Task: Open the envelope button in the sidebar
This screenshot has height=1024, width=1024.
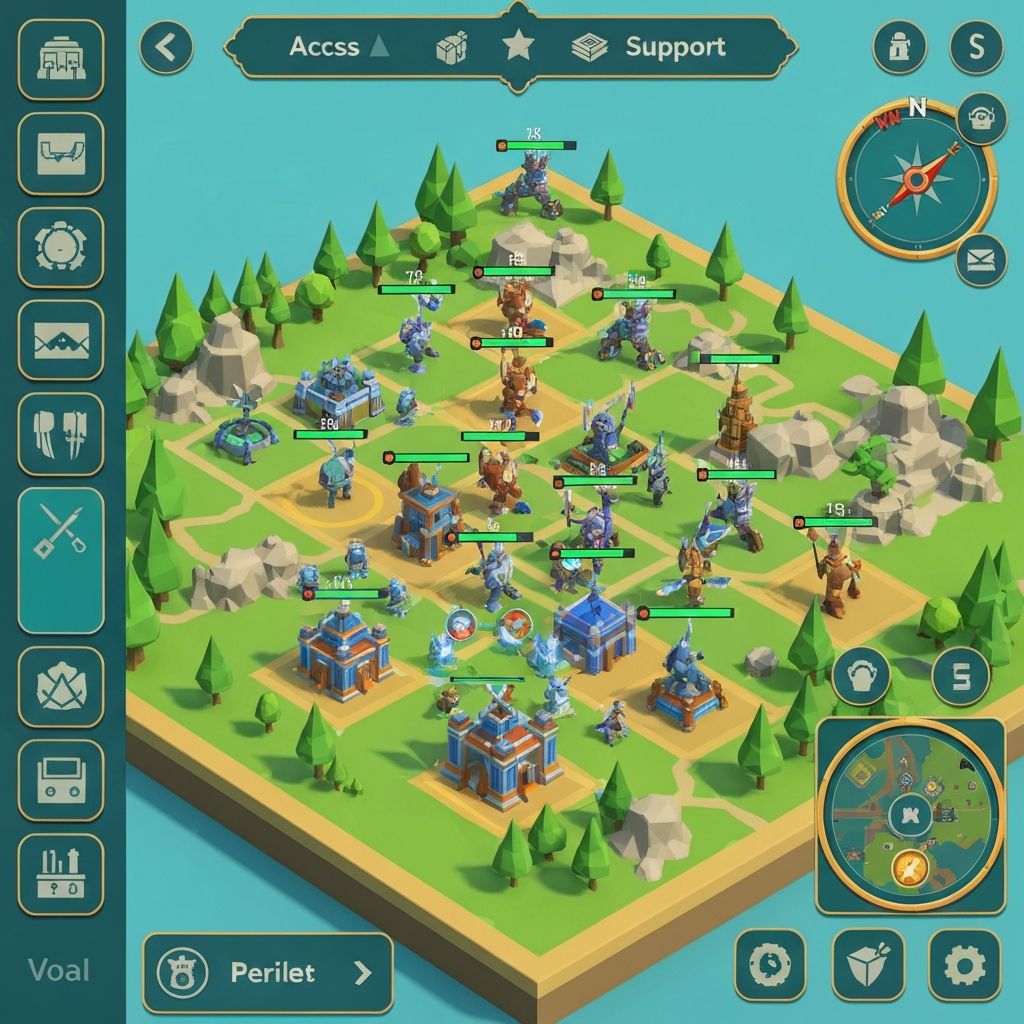Action: pyautogui.click(x=61, y=341)
